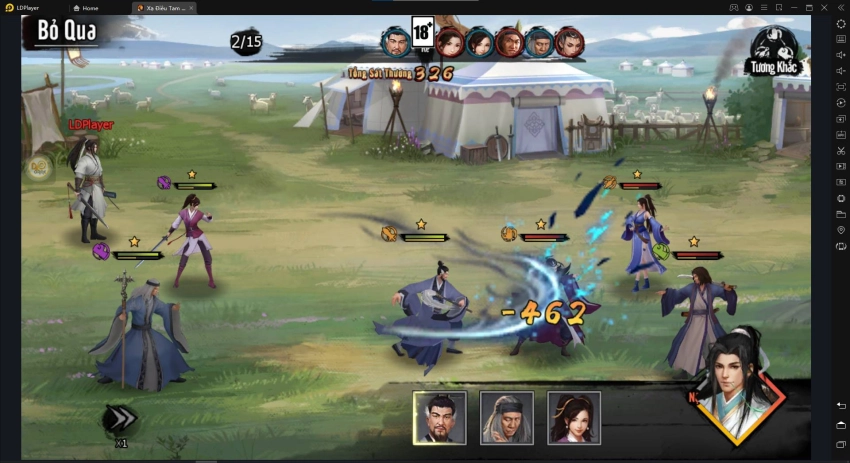Select the bearded man skill portrait
The width and height of the screenshot is (850, 463).
[440, 417]
